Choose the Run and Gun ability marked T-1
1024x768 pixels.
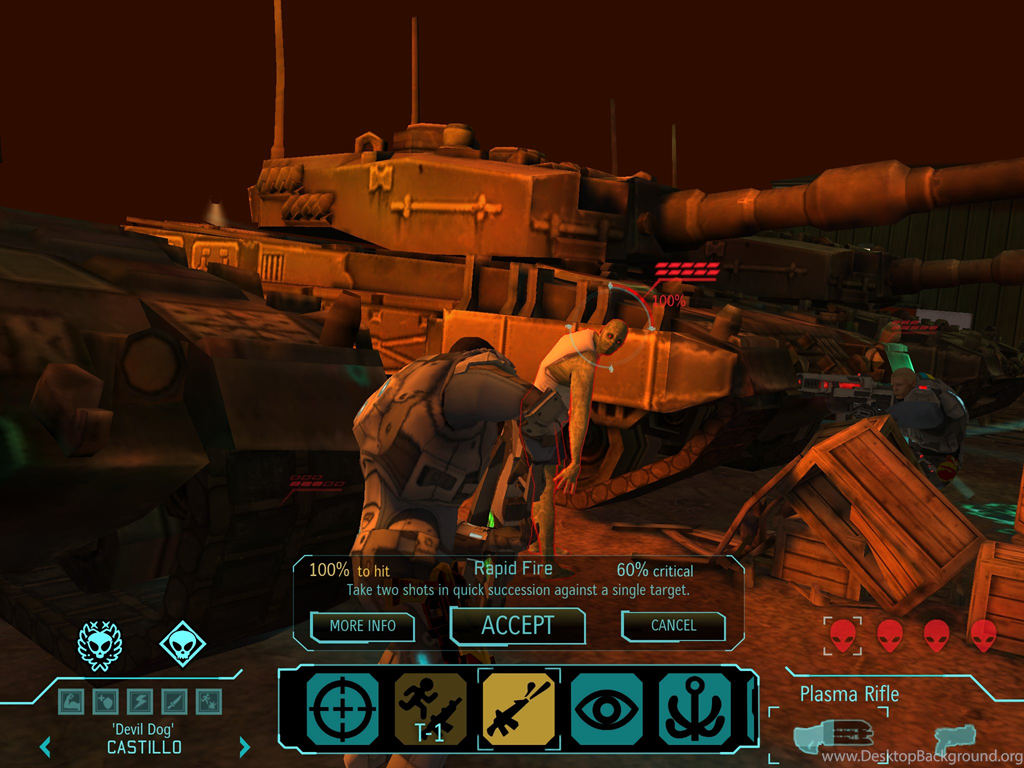tap(431, 710)
